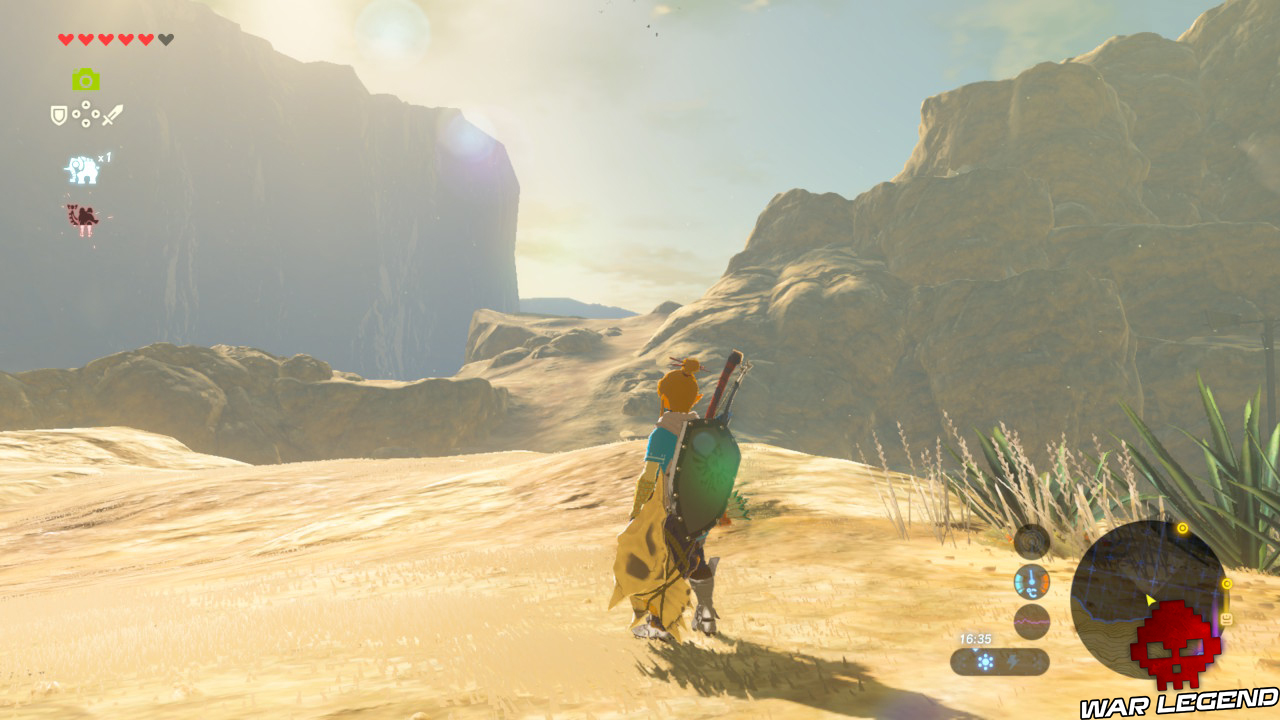The height and width of the screenshot is (720, 1280).
Task: Expand the D-pad weapon selector
Action: [x=85, y=114]
